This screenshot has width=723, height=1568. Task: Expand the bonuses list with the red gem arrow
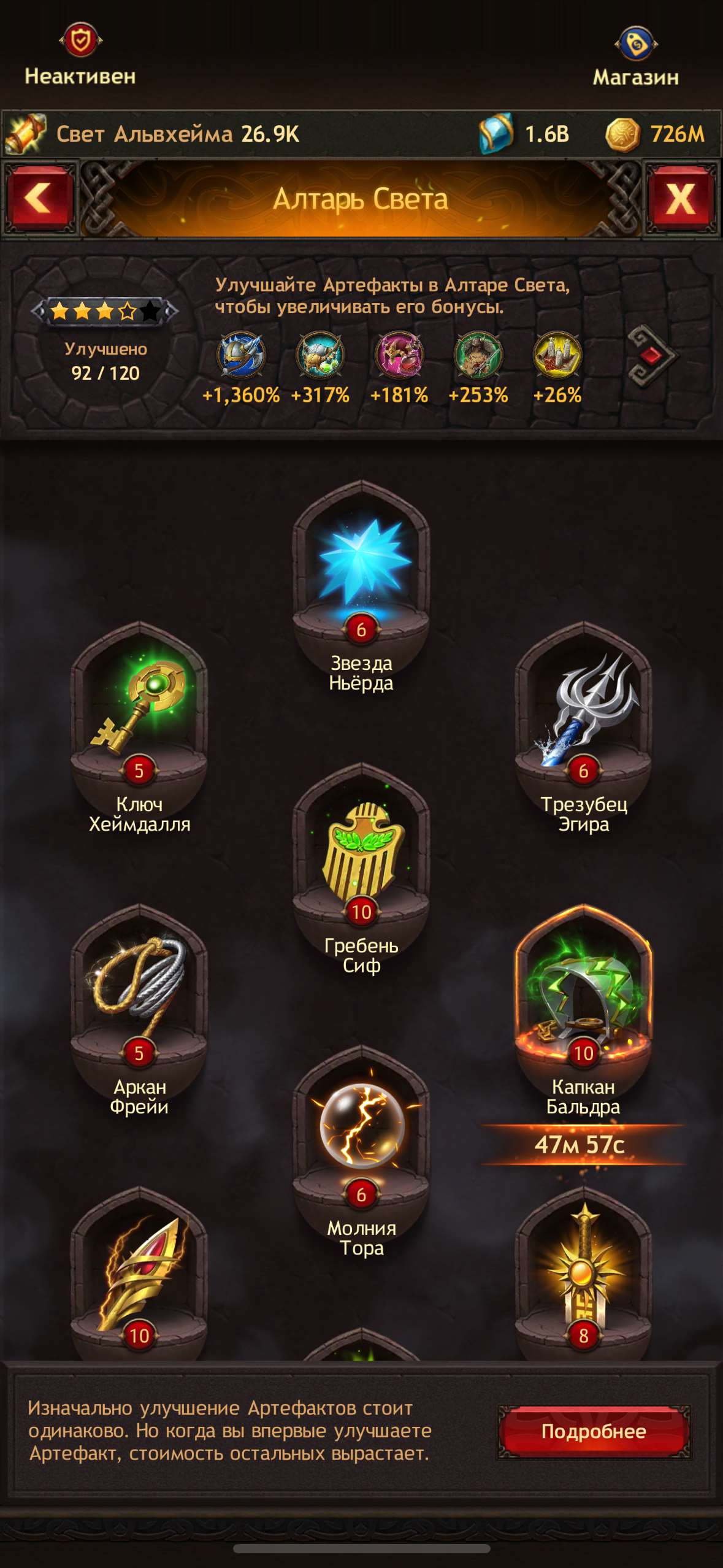point(651,356)
